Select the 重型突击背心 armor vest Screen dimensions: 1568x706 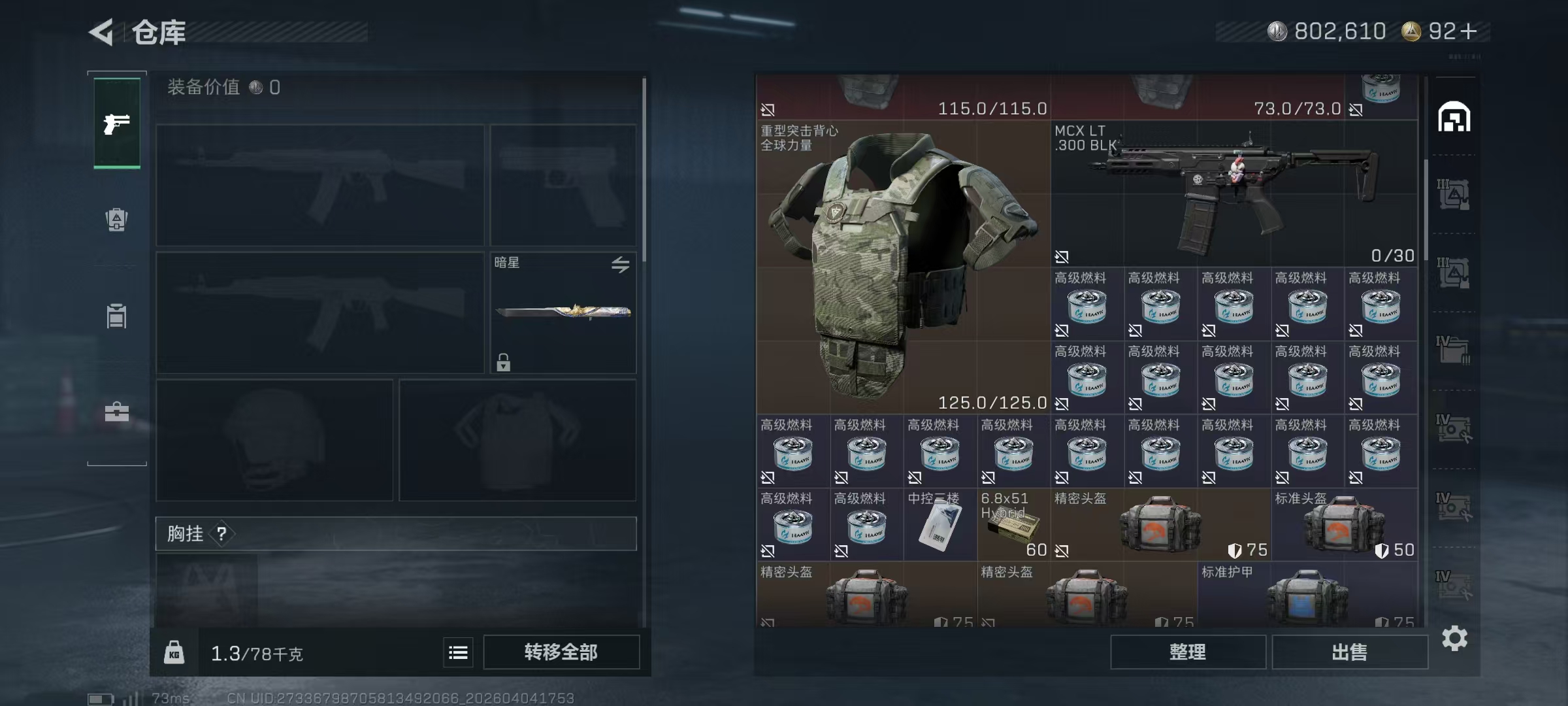tap(903, 267)
